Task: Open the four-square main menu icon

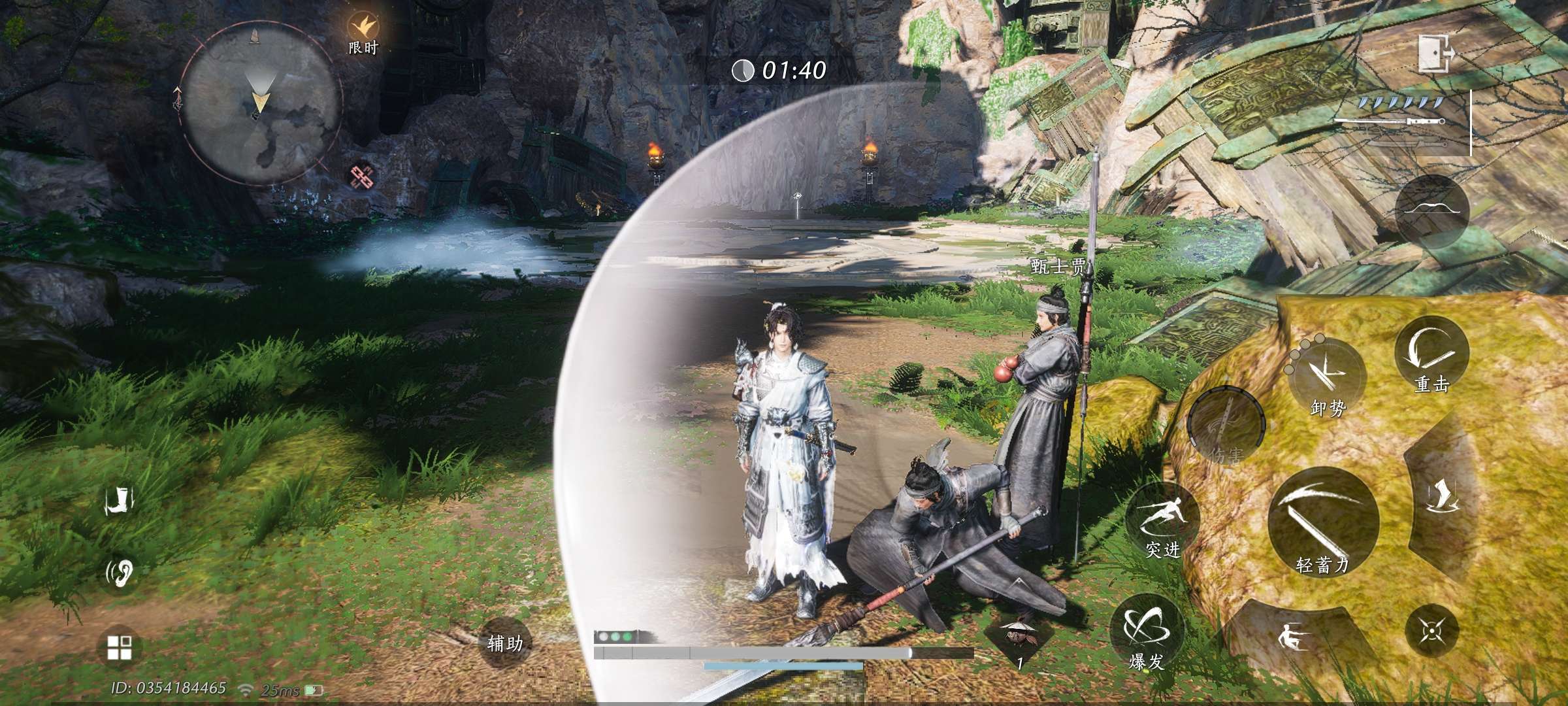Action: click(119, 648)
